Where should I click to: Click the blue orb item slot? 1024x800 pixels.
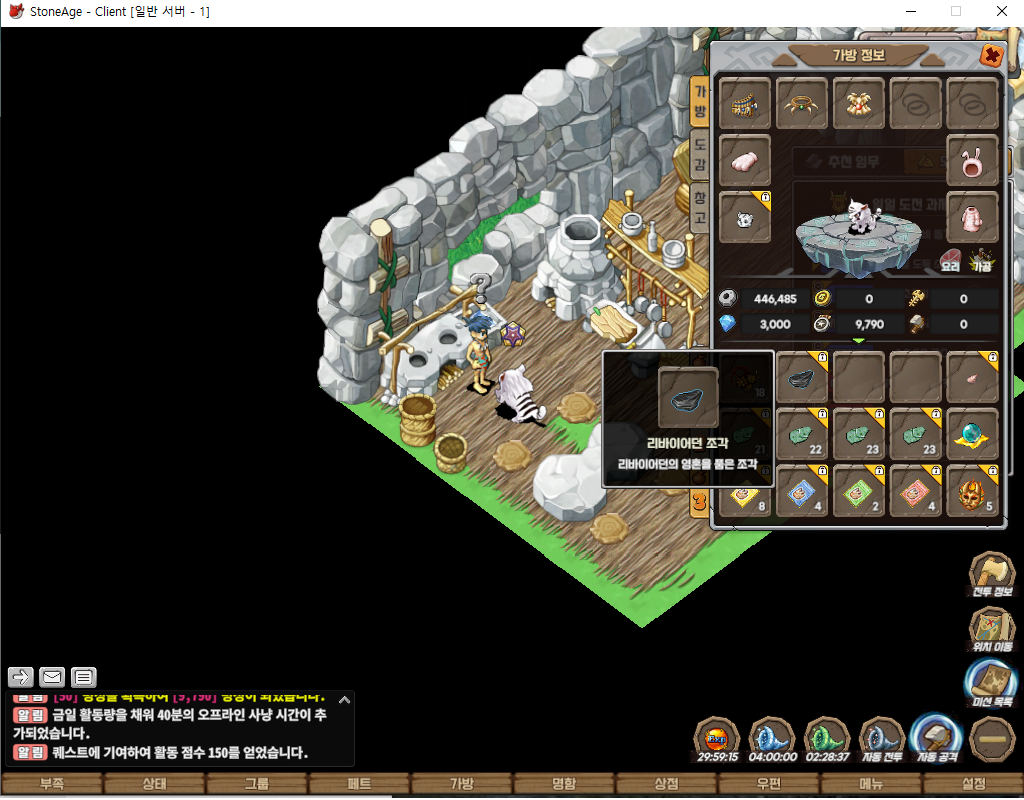tap(972, 434)
